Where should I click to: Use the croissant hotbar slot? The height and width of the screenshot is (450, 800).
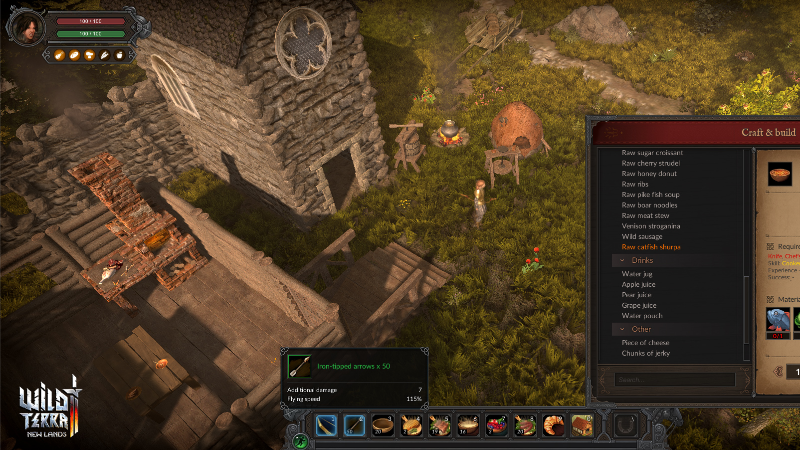click(553, 426)
